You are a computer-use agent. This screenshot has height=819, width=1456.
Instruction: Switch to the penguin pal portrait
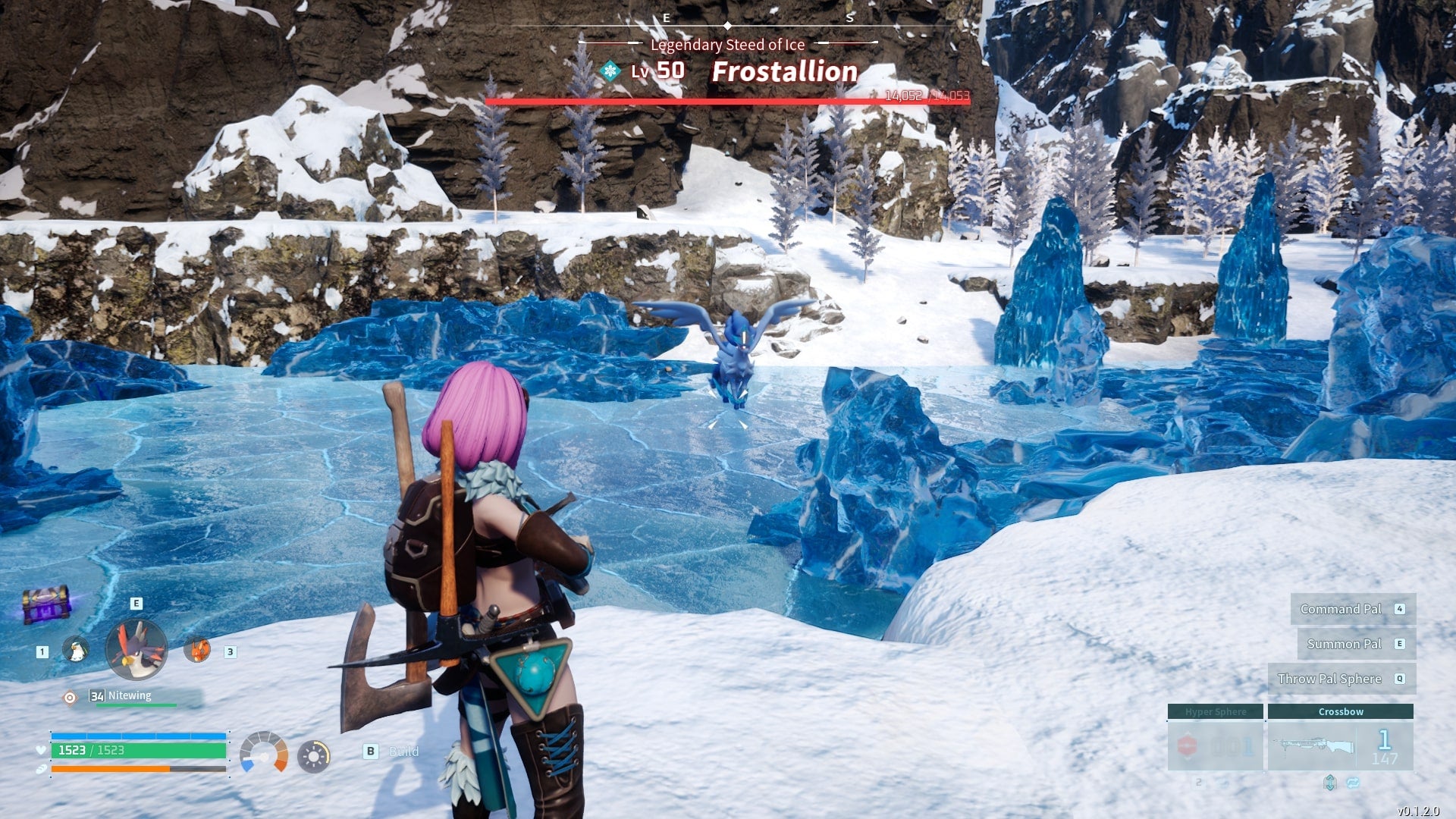pos(75,650)
